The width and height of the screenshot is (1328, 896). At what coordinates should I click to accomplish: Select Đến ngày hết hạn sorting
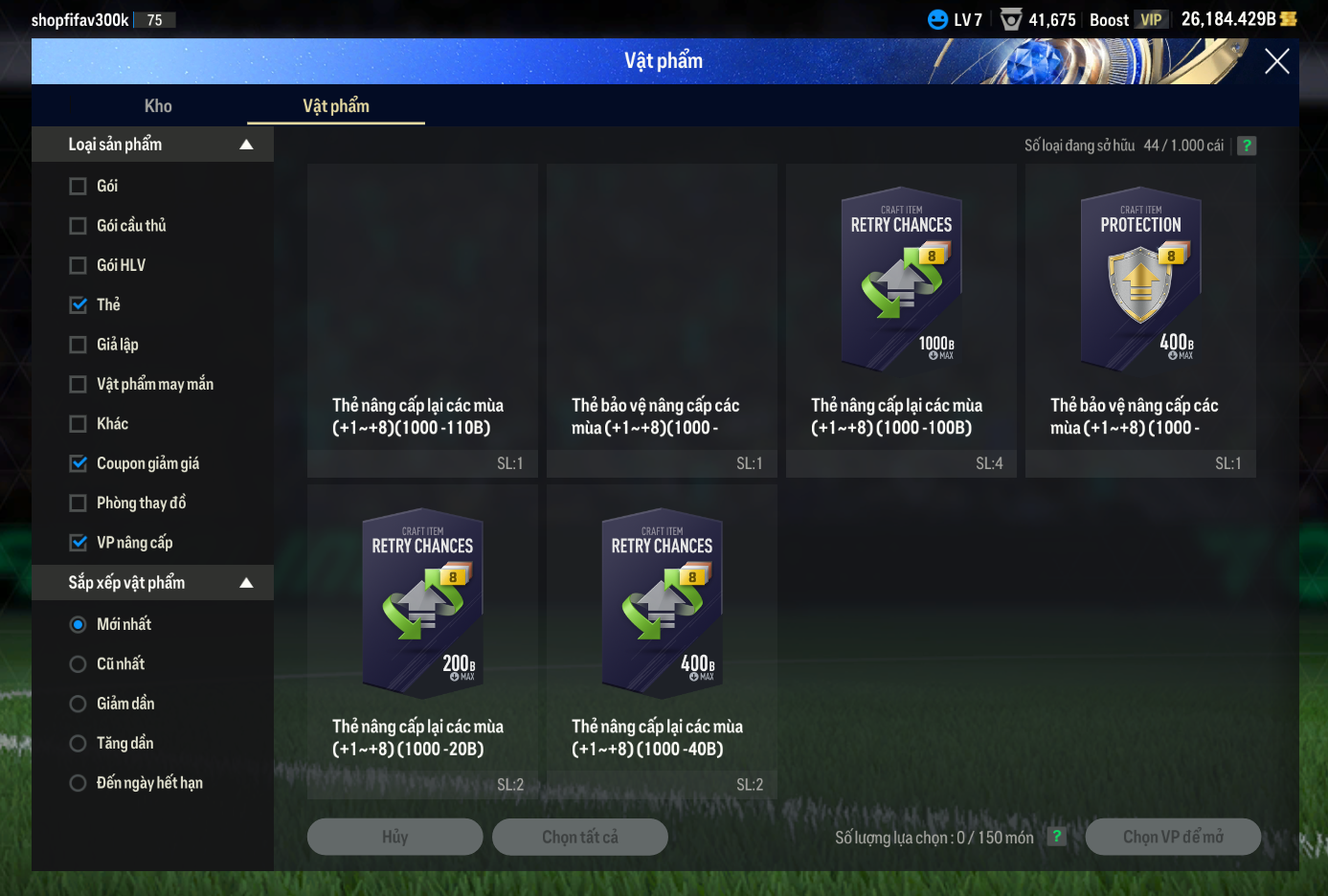79,783
